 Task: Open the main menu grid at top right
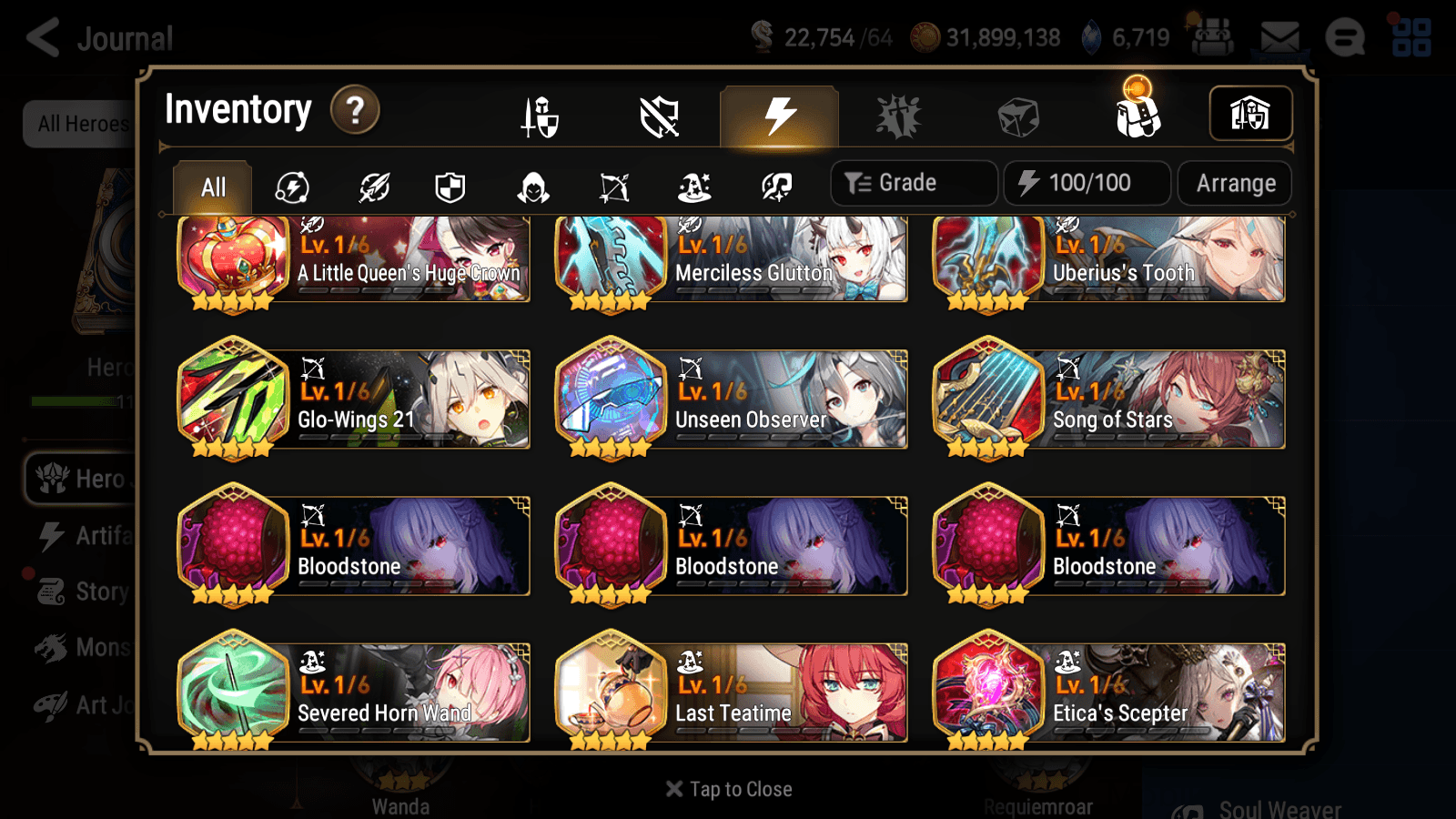click(1411, 36)
